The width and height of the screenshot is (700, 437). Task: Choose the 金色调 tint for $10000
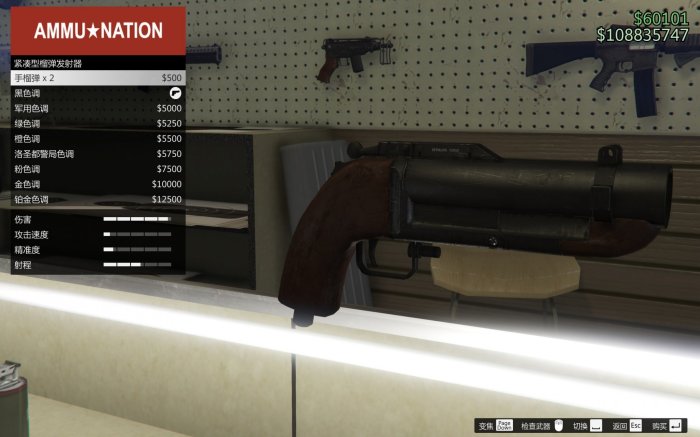(x=97, y=184)
